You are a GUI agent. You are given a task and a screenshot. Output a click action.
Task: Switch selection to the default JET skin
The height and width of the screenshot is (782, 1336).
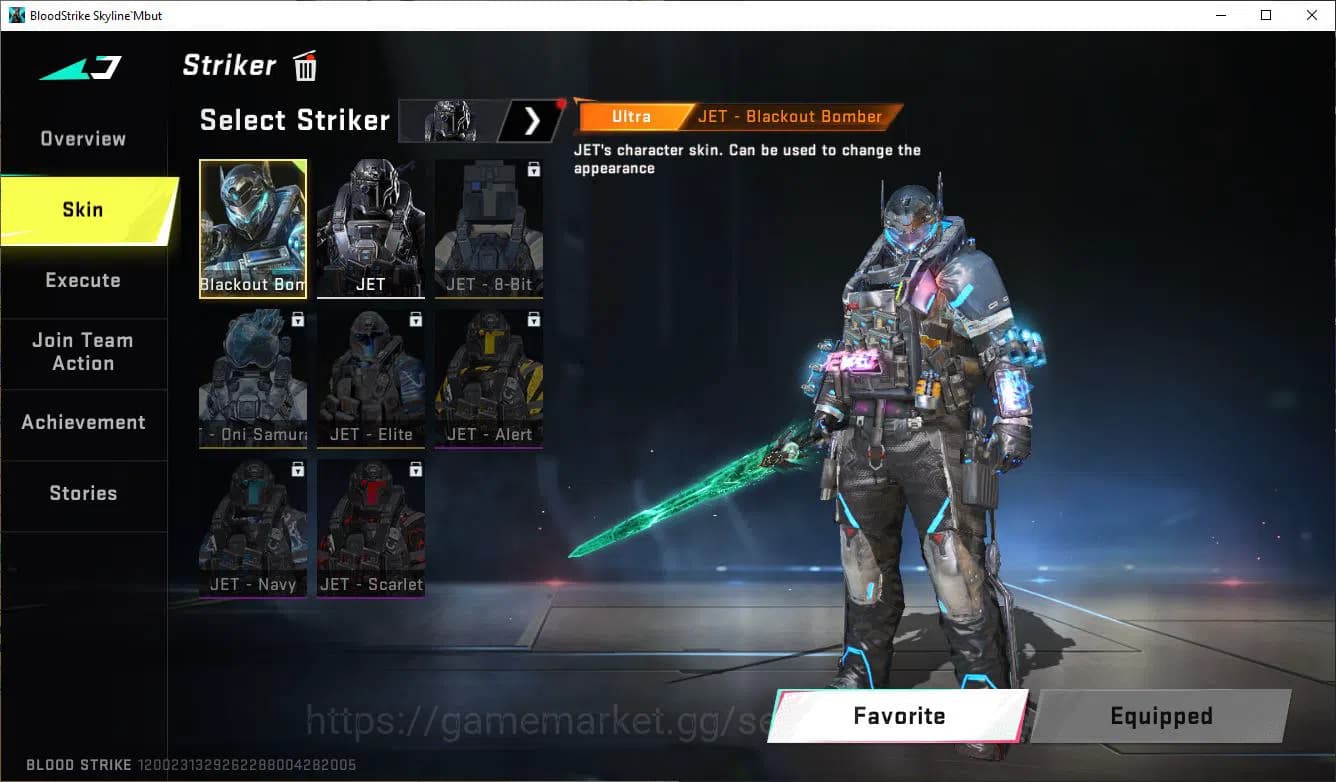(371, 228)
